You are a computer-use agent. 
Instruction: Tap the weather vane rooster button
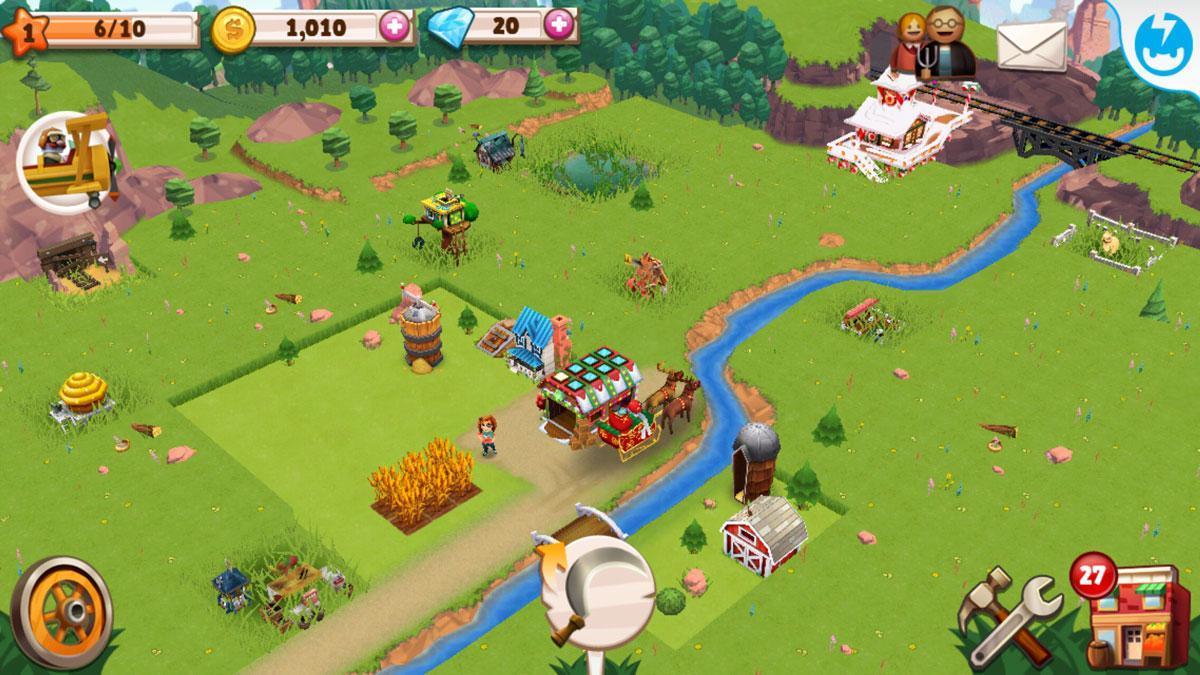(x=597, y=590)
